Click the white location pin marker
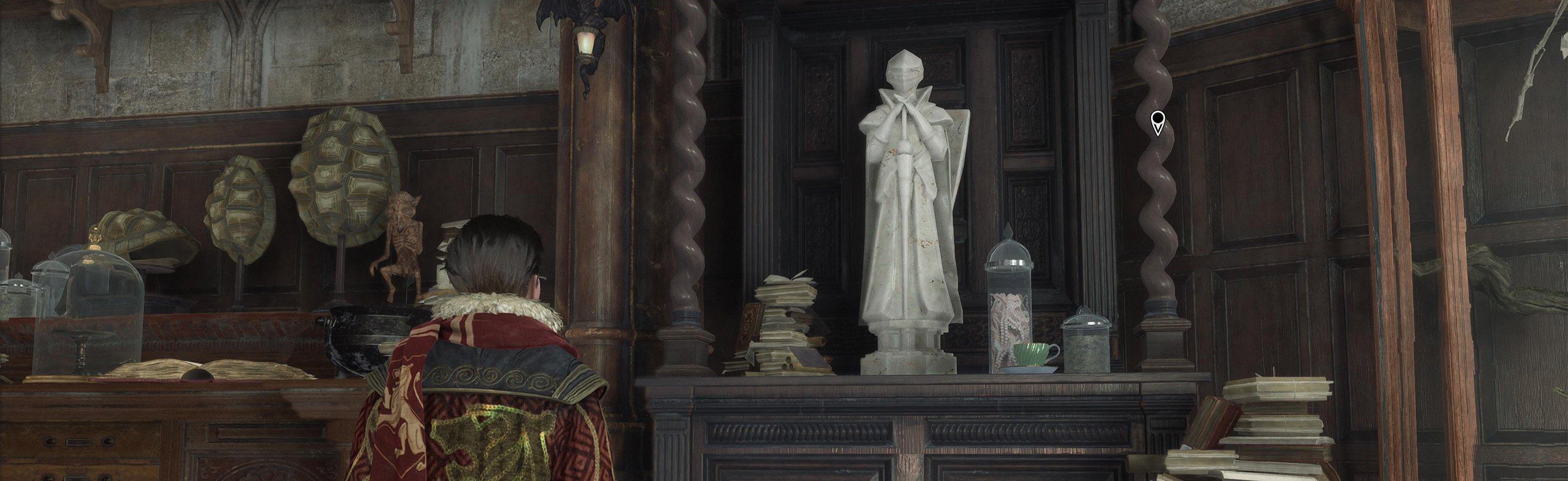1568x481 pixels. click(1157, 122)
